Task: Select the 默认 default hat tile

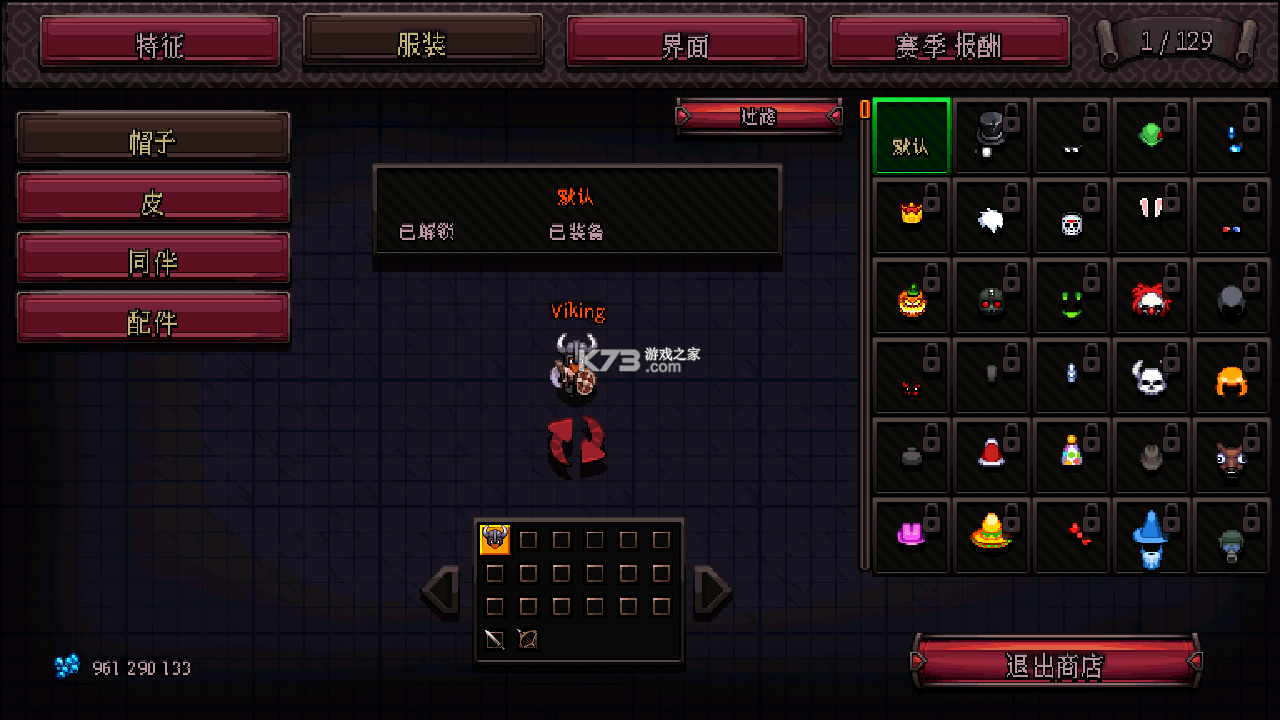Action: [911, 136]
